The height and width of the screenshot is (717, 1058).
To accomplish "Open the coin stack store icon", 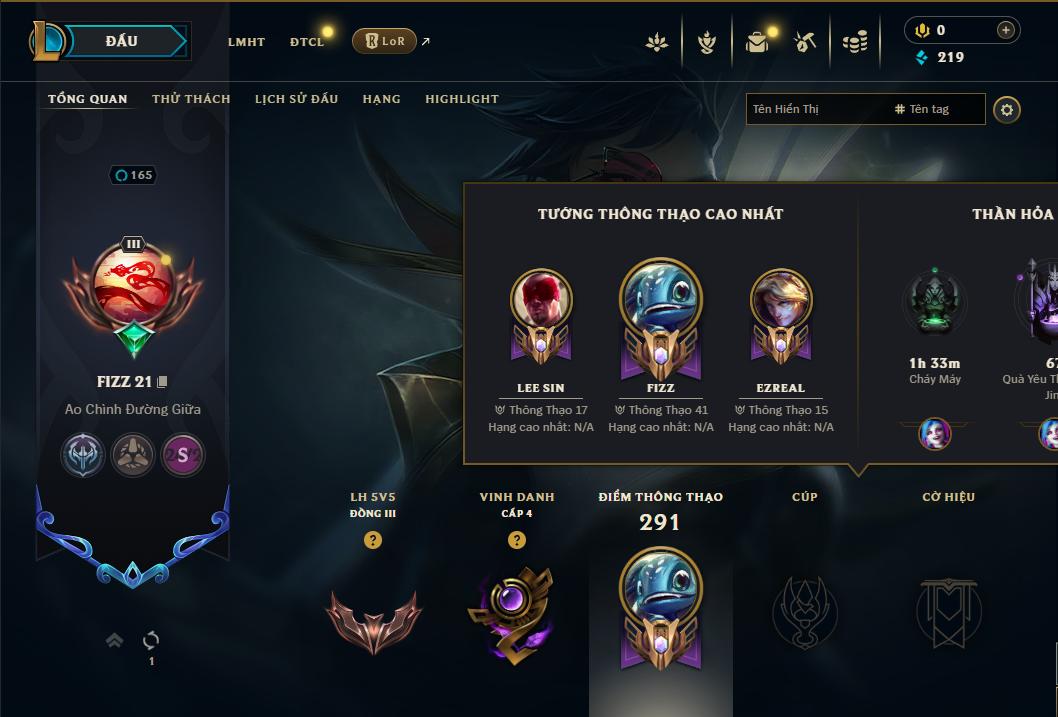I will (855, 42).
